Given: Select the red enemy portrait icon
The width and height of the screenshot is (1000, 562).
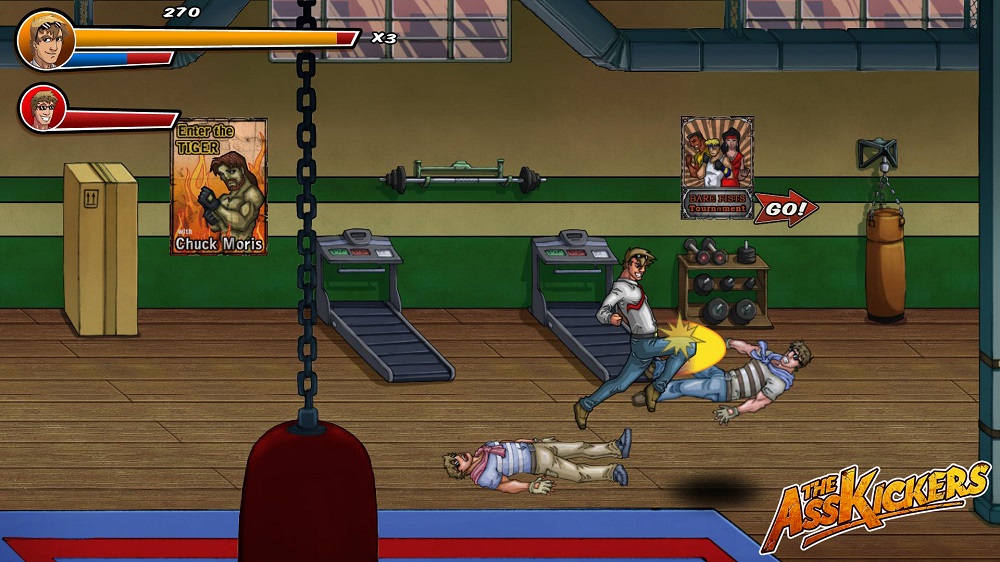Looking at the screenshot, I should pyautogui.click(x=43, y=108).
